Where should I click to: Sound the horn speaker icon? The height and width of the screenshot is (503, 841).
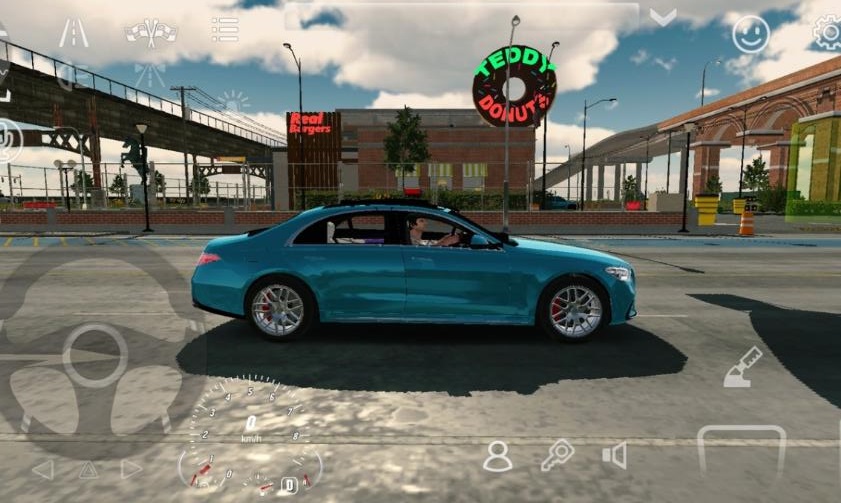coord(614,456)
